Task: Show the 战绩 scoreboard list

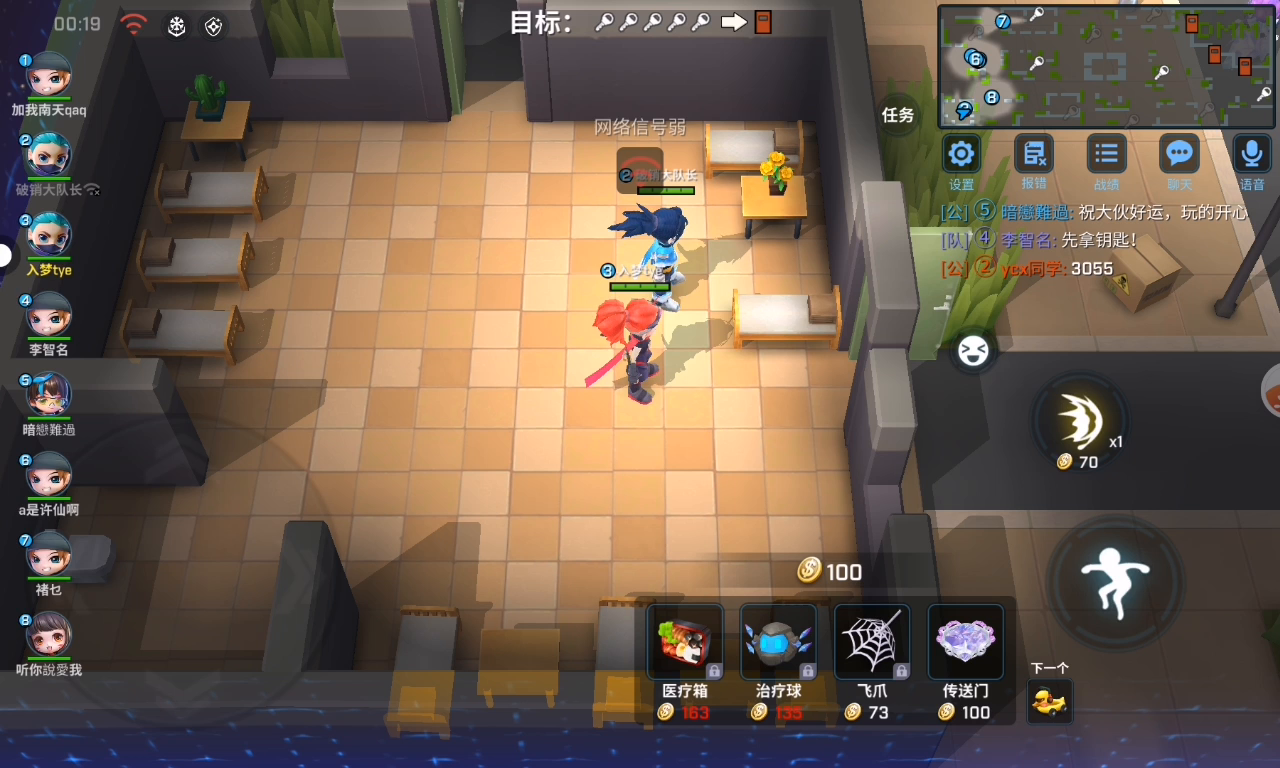Action: point(1106,155)
